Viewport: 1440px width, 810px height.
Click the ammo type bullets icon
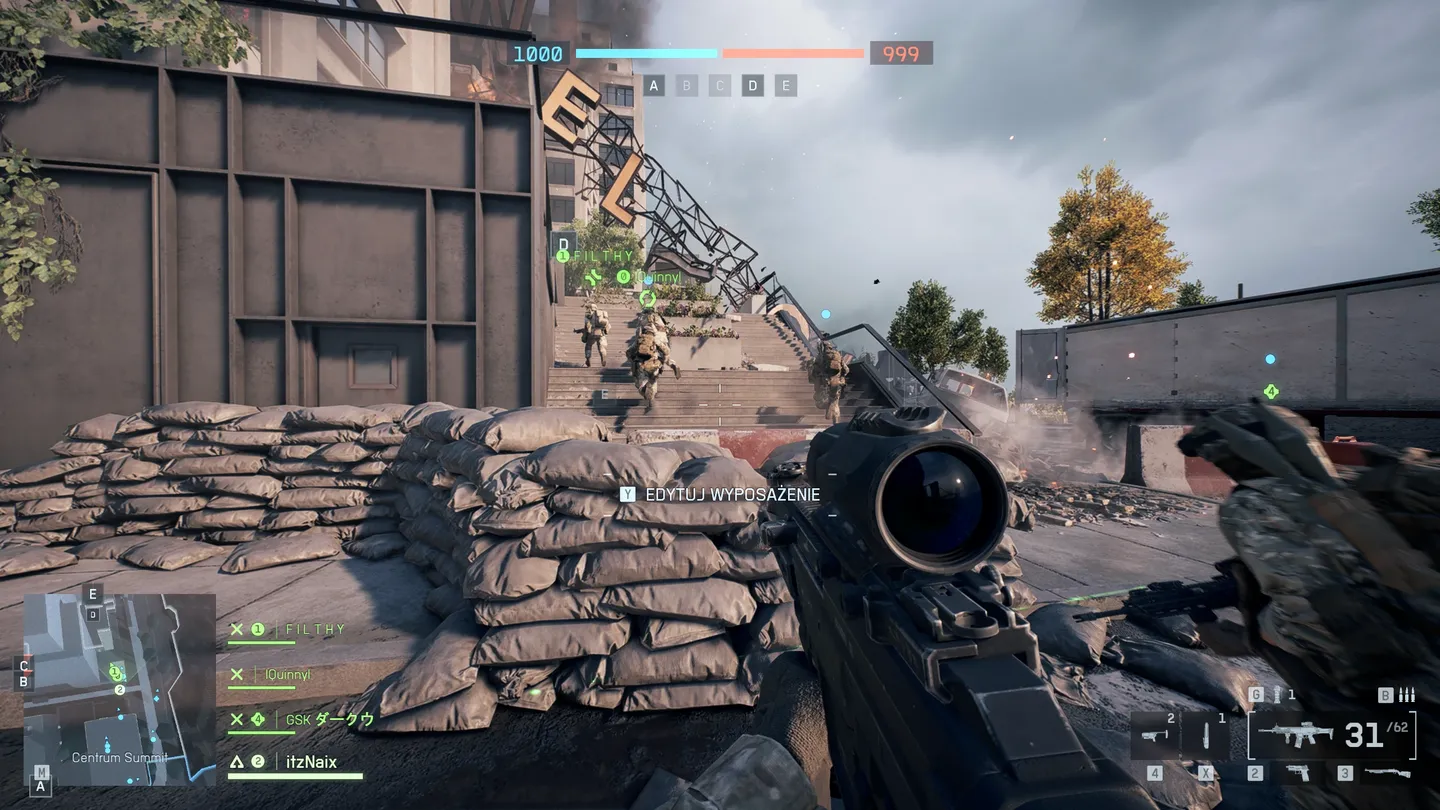[1406, 695]
